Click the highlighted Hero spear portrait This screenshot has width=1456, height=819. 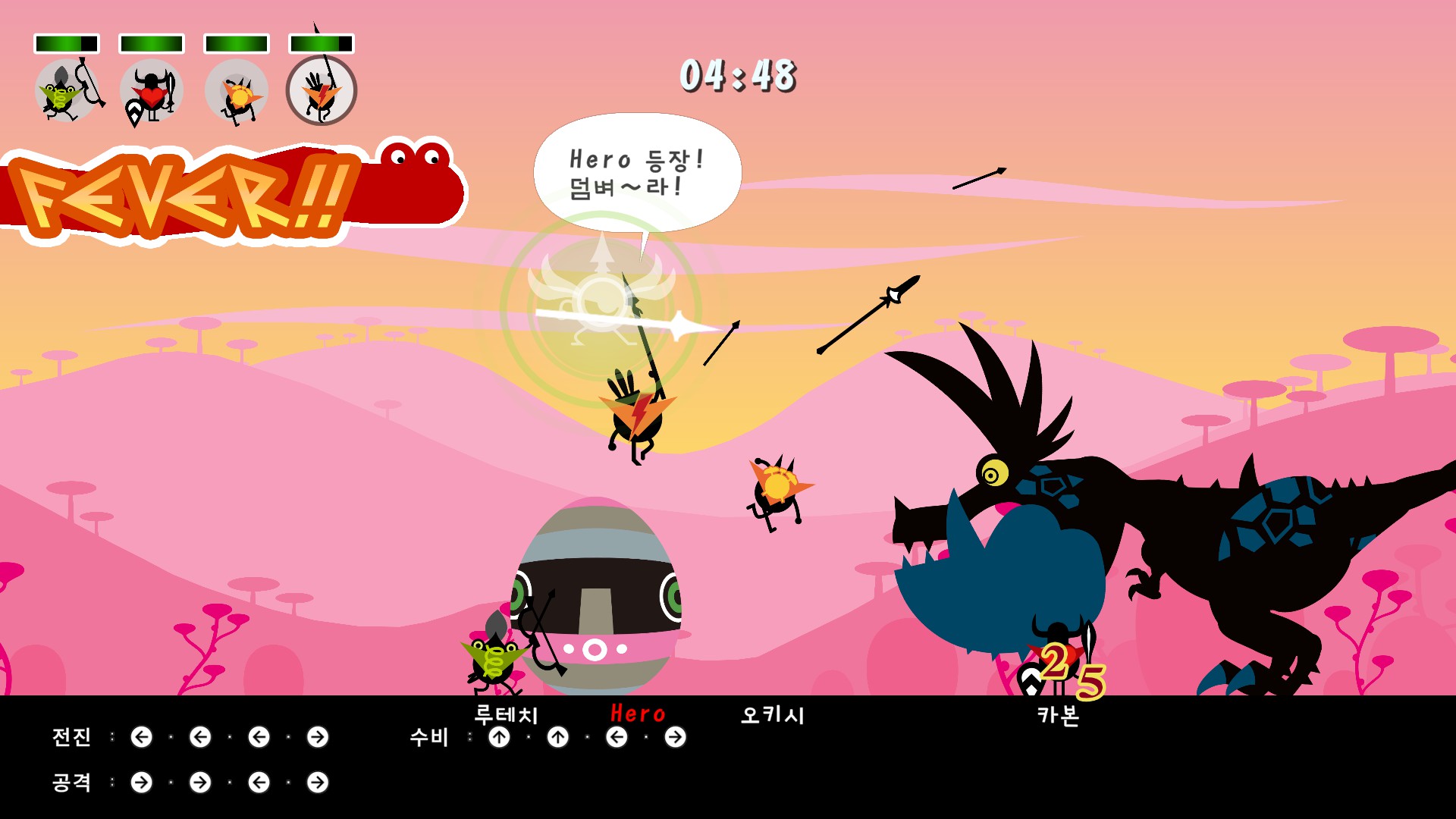(x=322, y=91)
